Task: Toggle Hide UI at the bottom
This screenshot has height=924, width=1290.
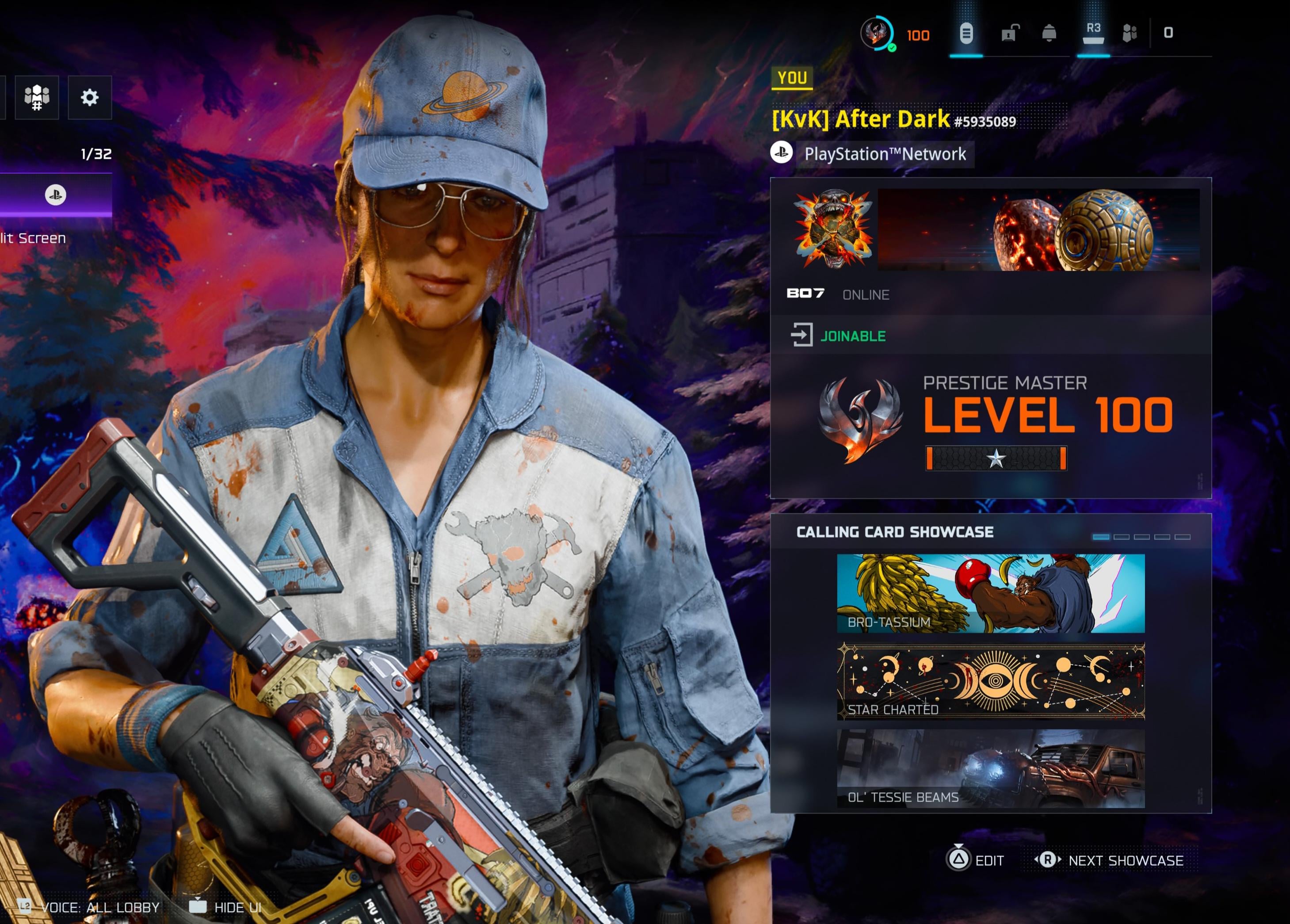Action: (x=226, y=907)
